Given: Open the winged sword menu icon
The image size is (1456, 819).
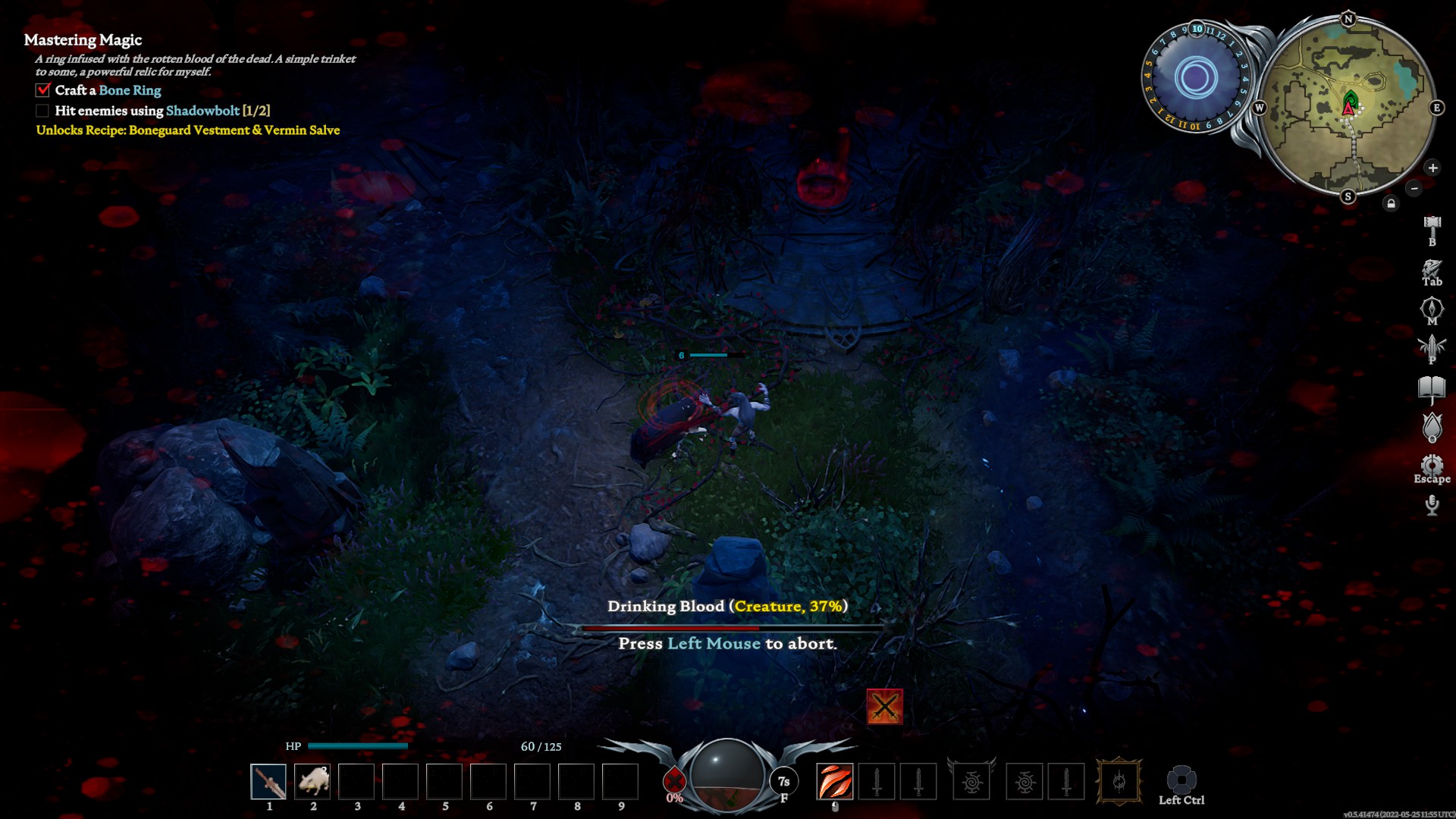Looking at the screenshot, I should (x=1432, y=347).
